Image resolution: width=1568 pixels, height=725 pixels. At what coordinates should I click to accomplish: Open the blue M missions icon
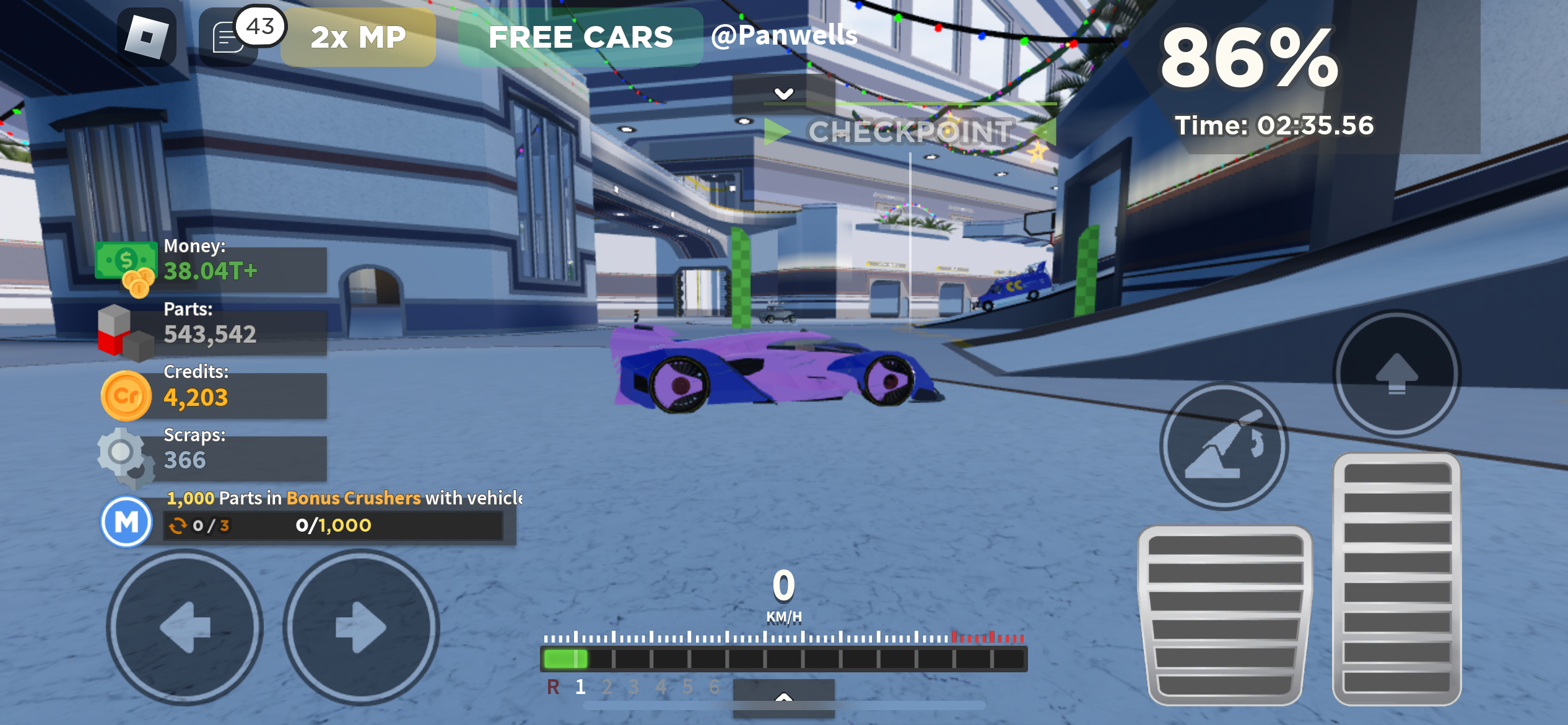click(x=126, y=522)
